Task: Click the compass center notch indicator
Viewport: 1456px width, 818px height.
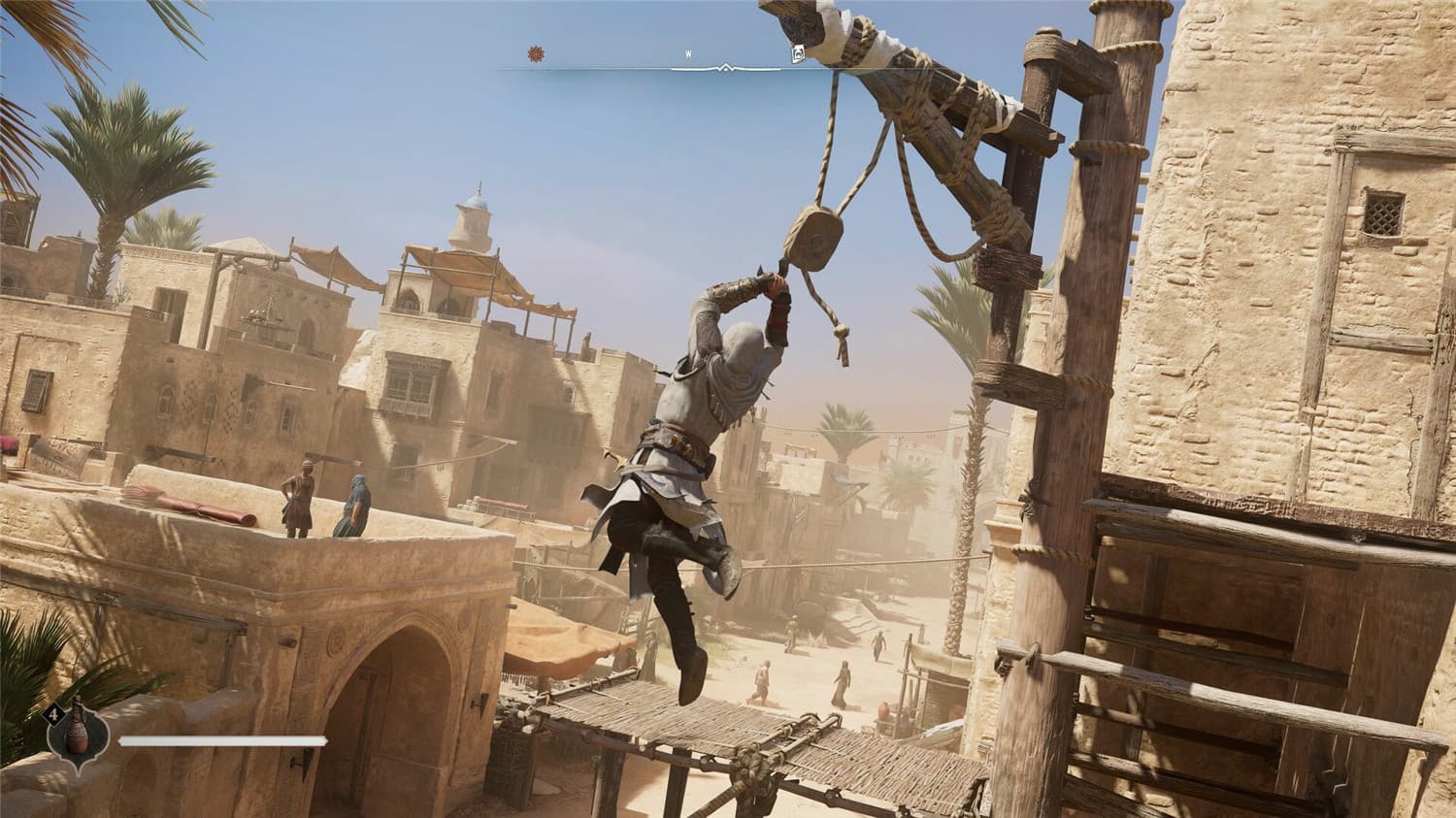Action: tap(726, 67)
